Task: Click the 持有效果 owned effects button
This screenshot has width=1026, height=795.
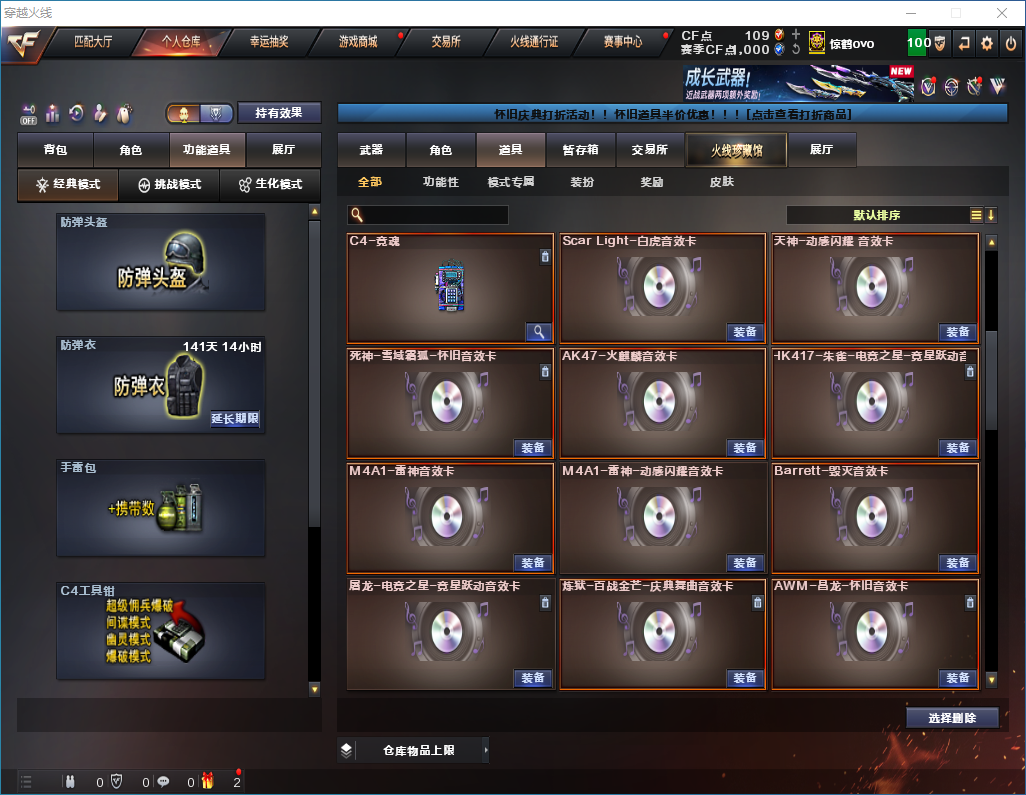Action: 279,113
